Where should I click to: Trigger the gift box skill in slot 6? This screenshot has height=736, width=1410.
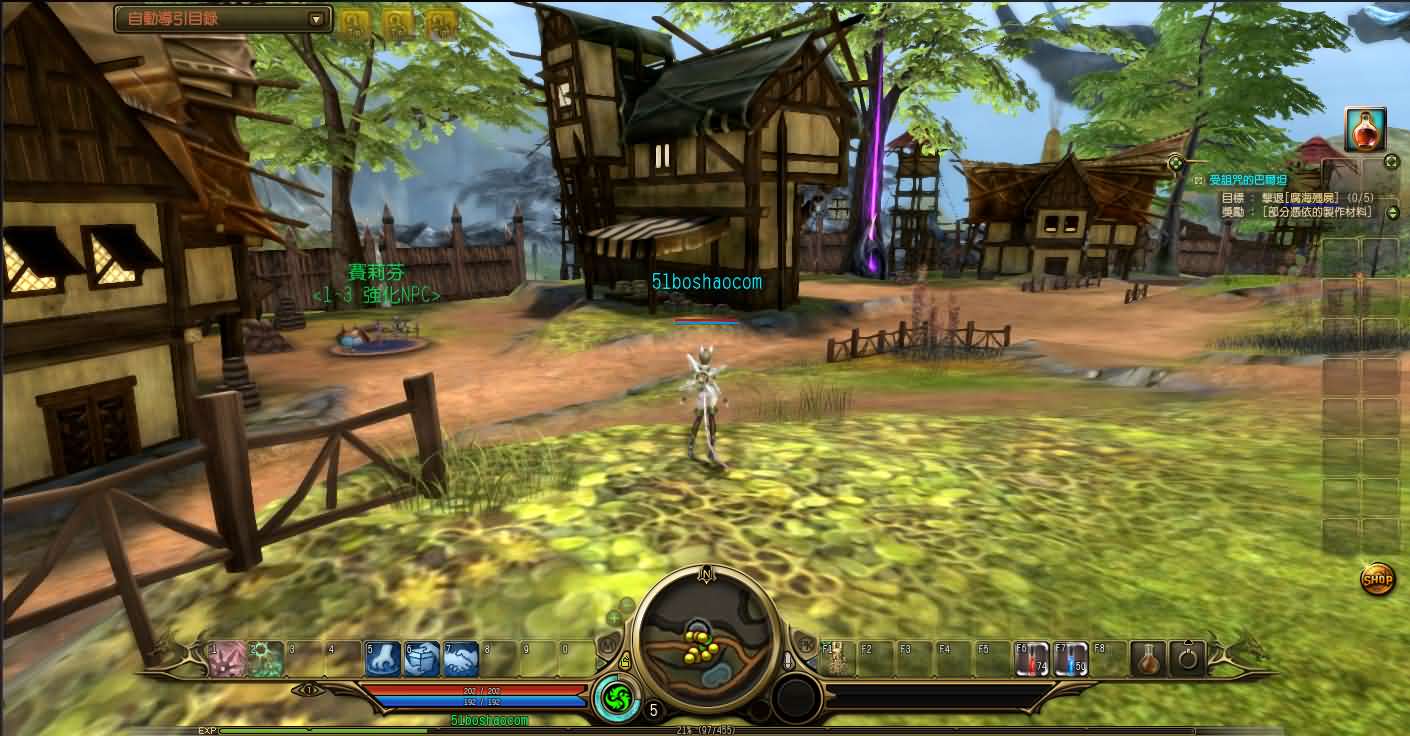click(421, 657)
